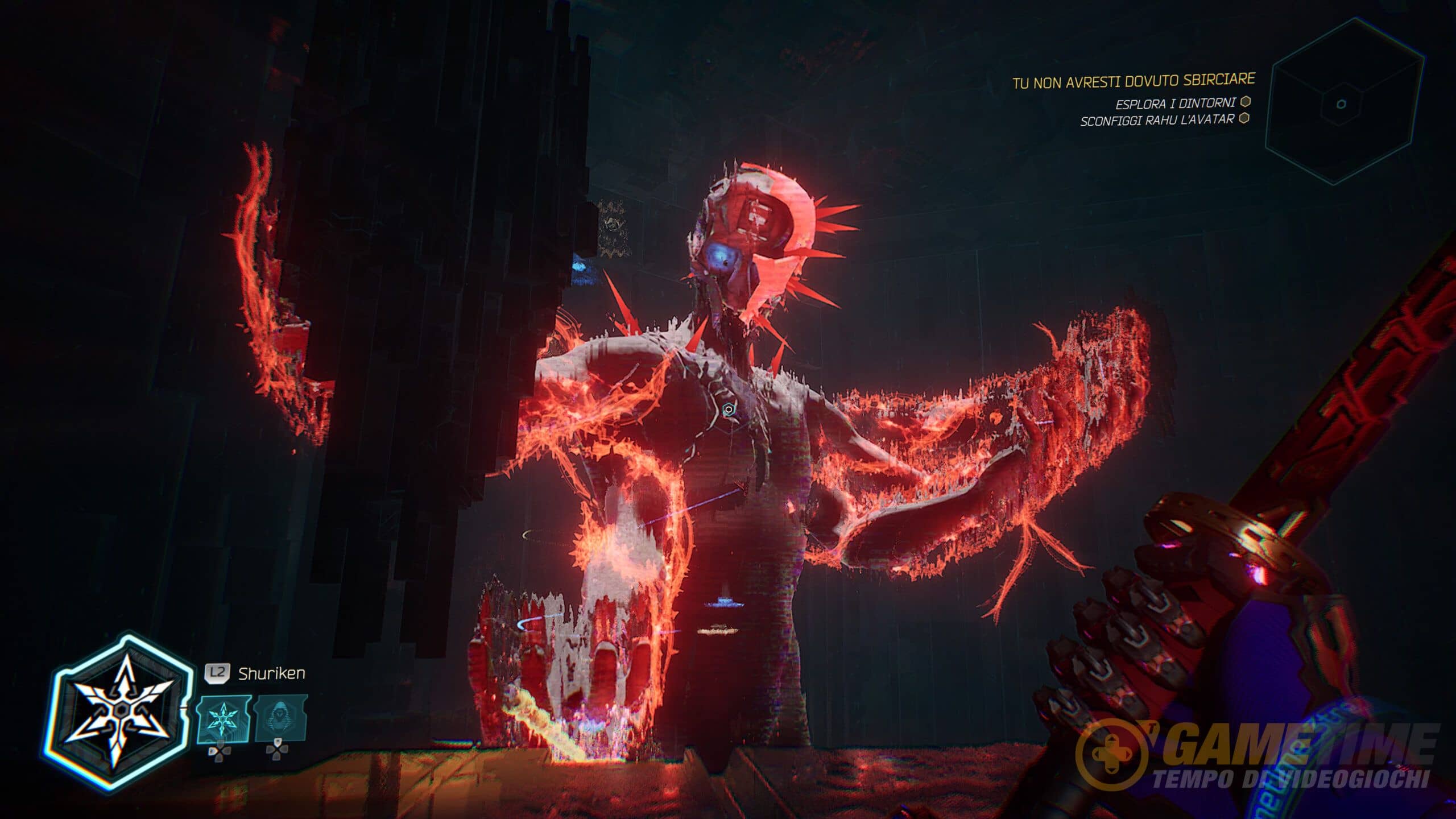
Task: Switch to the hooded figure skill slot
Action: click(x=280, y=718)
